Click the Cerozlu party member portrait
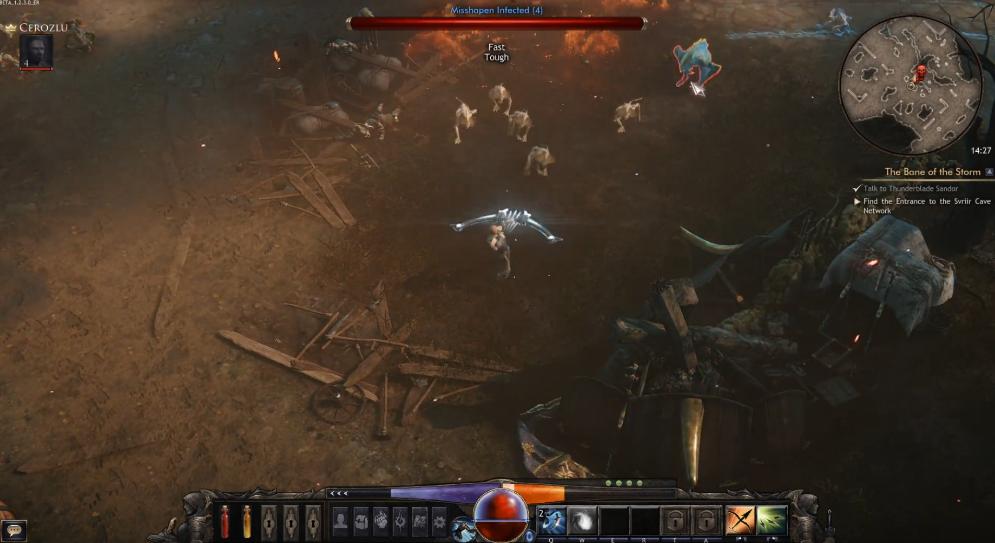The image size is (995, 543). (x=35, y=52)
